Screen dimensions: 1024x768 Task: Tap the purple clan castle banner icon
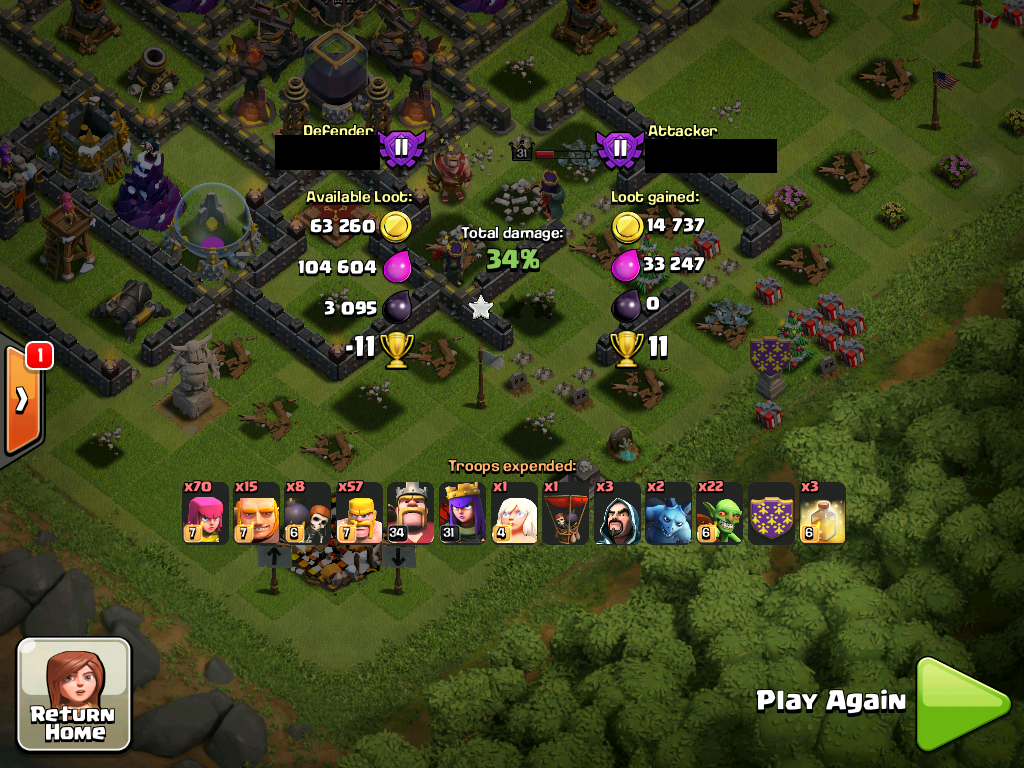click(x=771, y=514)
